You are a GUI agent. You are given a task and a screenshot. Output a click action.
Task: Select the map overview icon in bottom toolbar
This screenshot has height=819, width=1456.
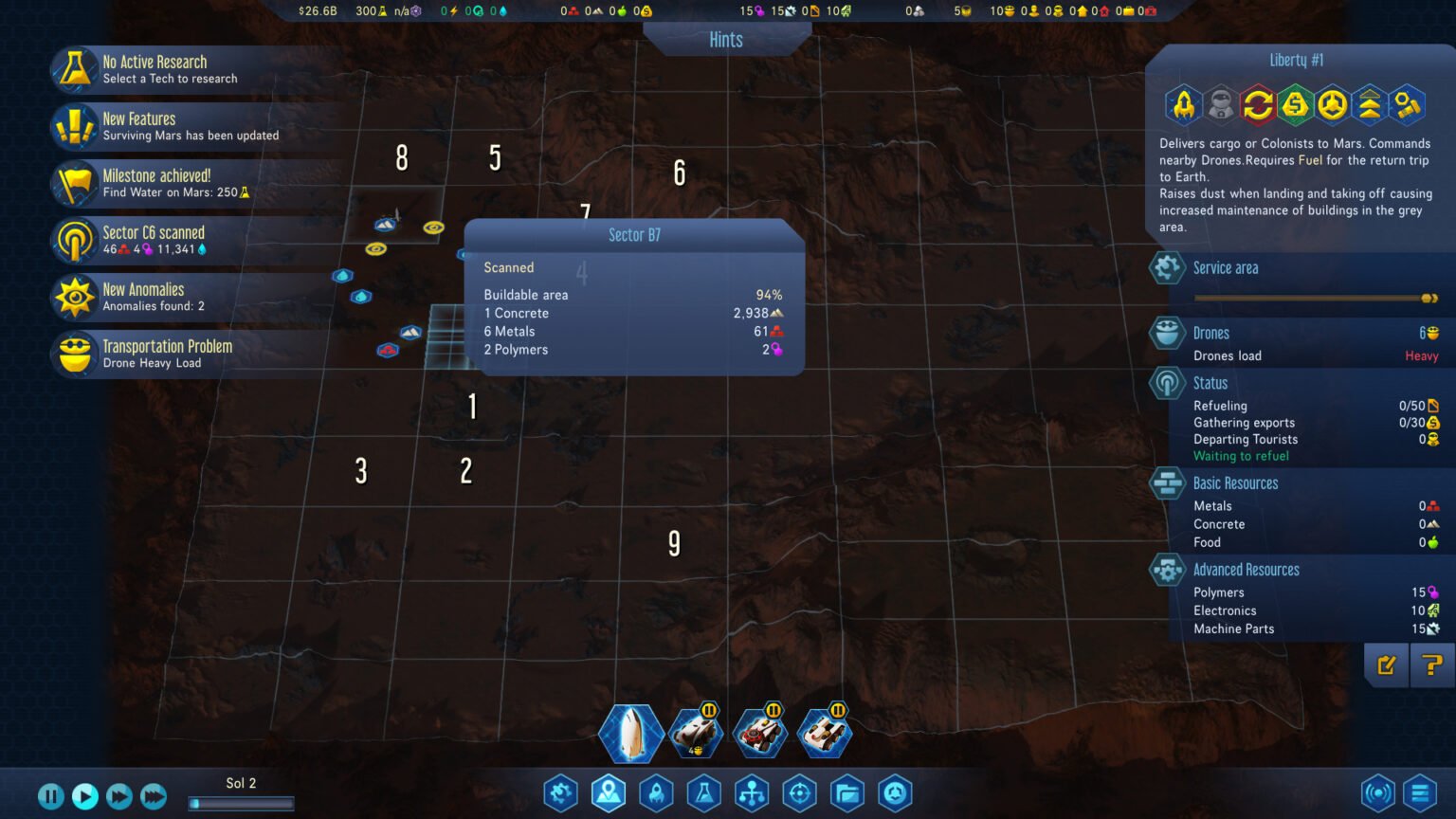pyautogui.click(x=609, y=793)
